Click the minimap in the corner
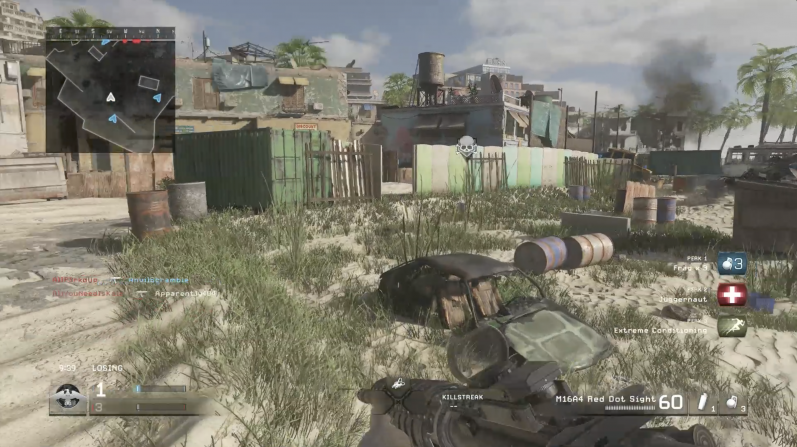 (x=110, y=89)
